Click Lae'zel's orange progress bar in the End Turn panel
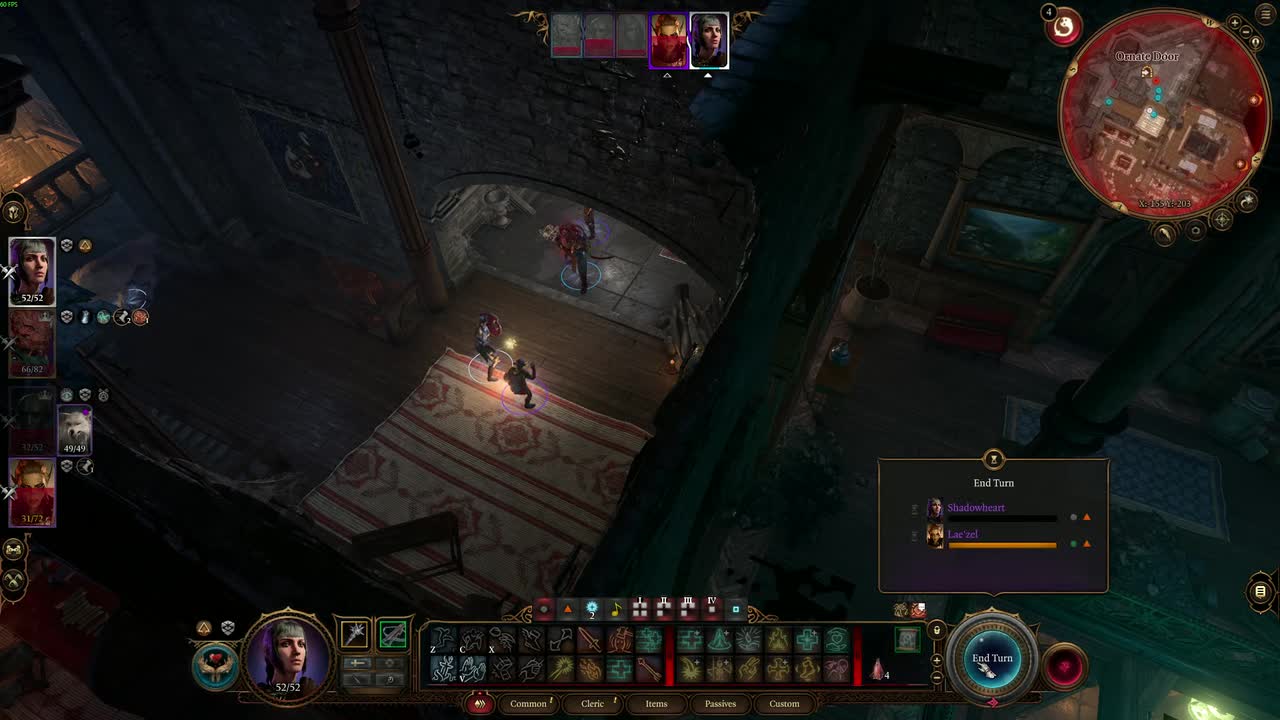The image size is (1280, 720). tap(1002, 544)
